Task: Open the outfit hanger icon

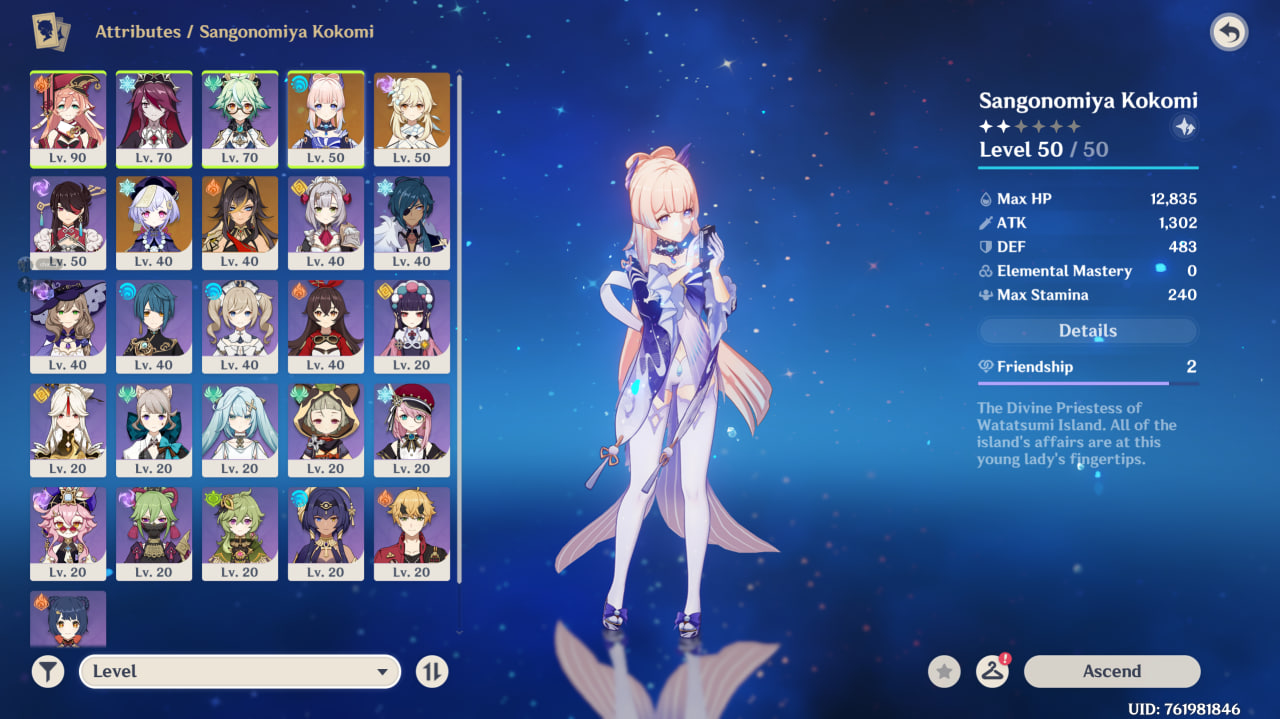Action: (991, 671)
